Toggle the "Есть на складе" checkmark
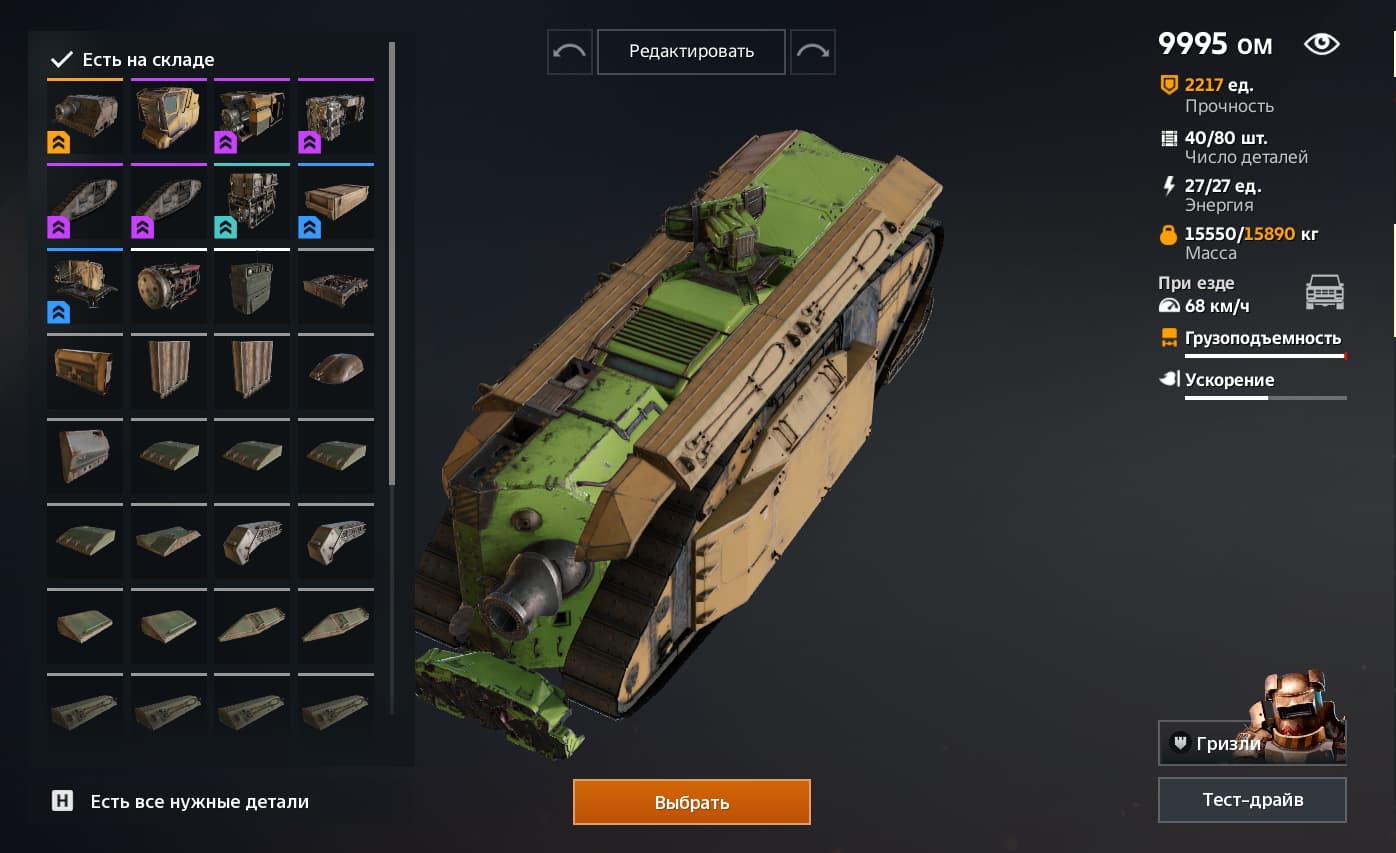Image resolution: width=1396 pixels, height=853 pixels. coord(61,60)
